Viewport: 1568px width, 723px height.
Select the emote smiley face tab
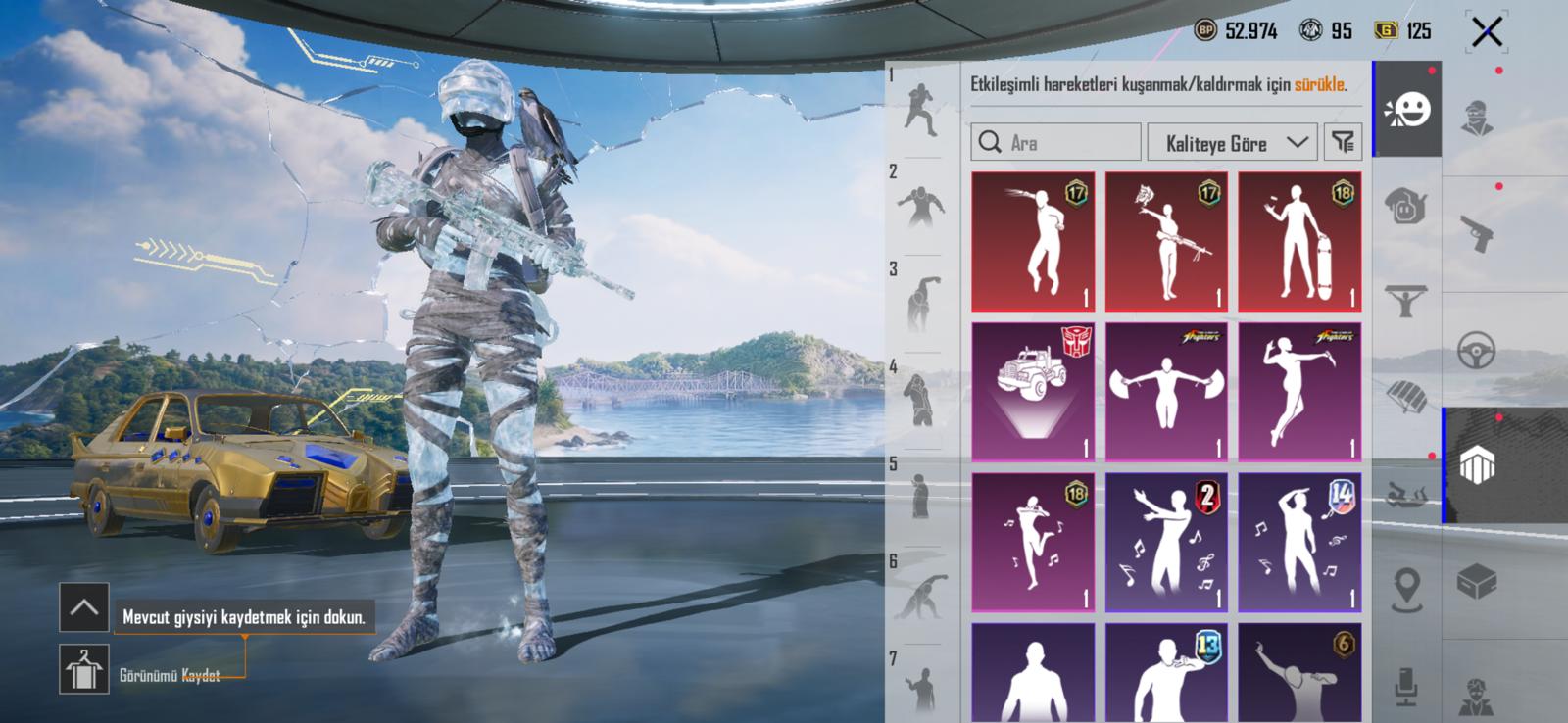[x=1407, y=110]
